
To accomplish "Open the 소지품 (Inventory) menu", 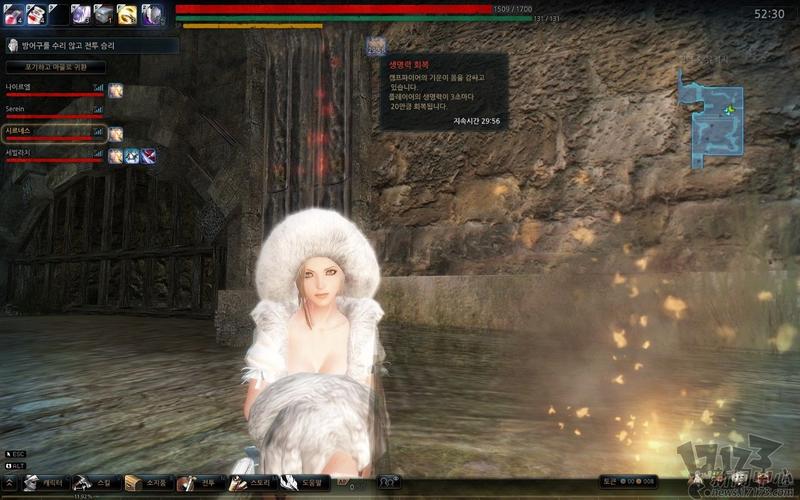I will [144, 483].
